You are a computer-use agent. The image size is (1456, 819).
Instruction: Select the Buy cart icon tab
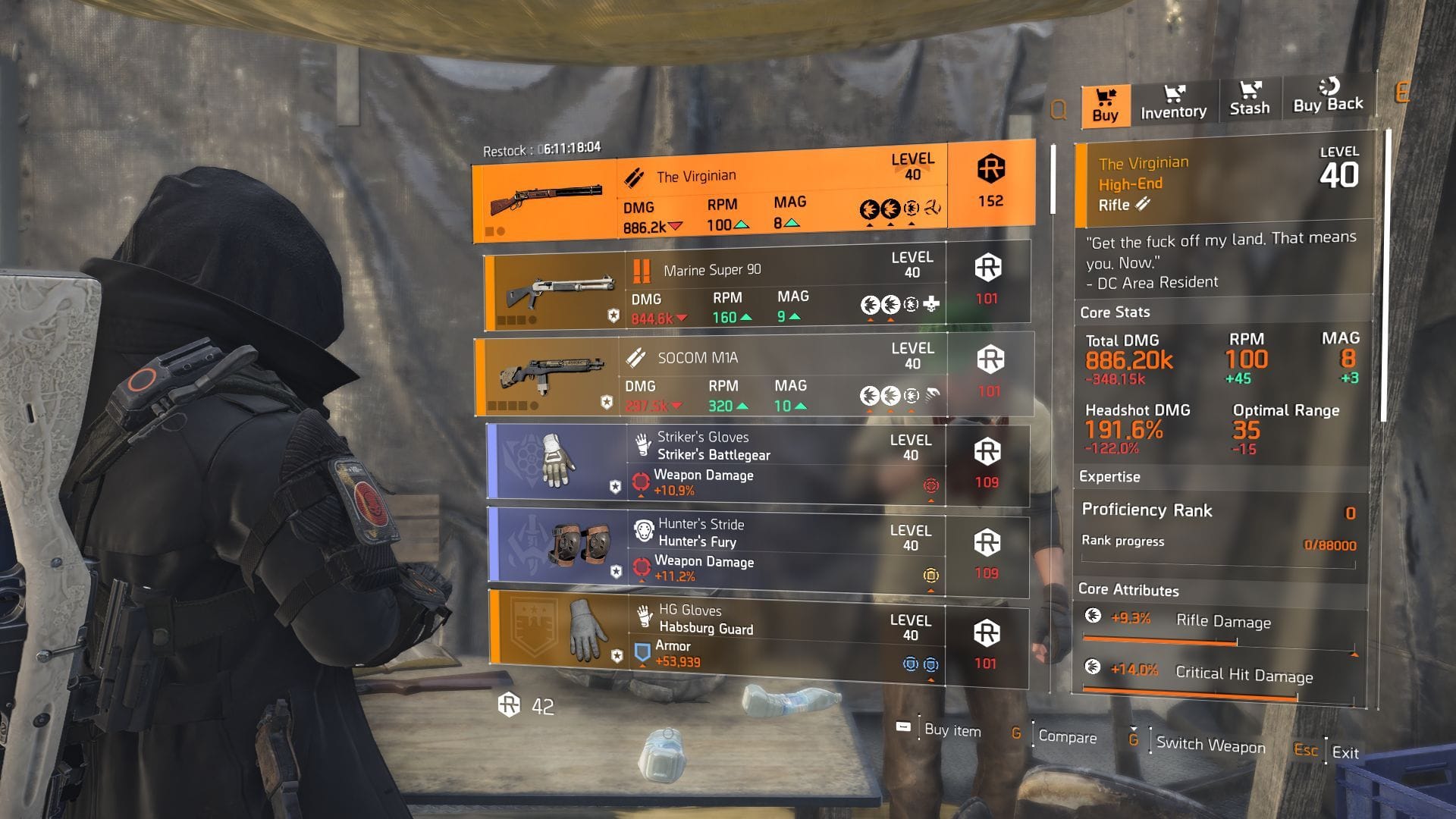[1105, 99]
